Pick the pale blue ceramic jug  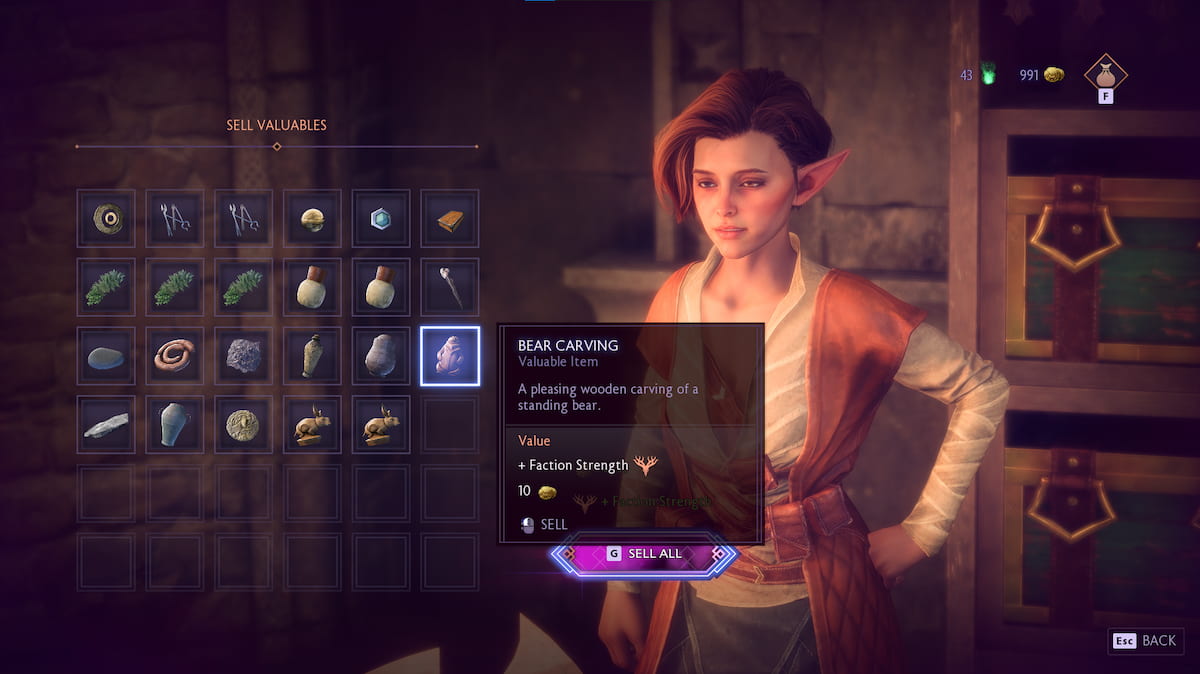click(175, 425)
